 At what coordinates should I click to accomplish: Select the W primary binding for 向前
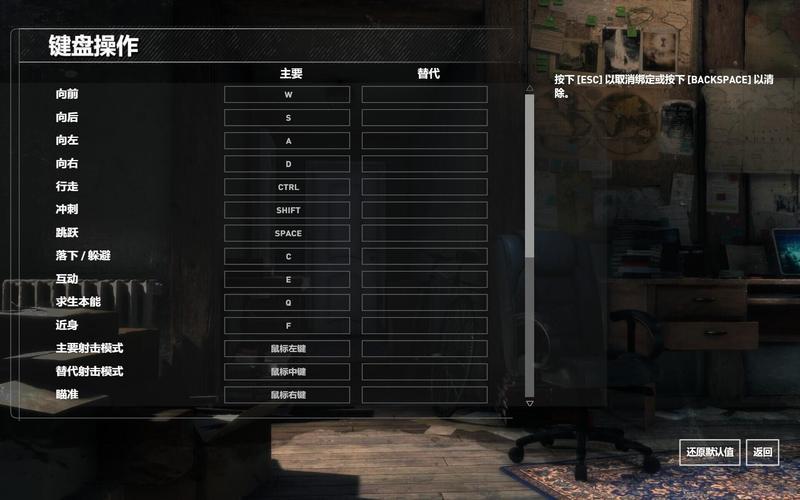click(287, 95)
